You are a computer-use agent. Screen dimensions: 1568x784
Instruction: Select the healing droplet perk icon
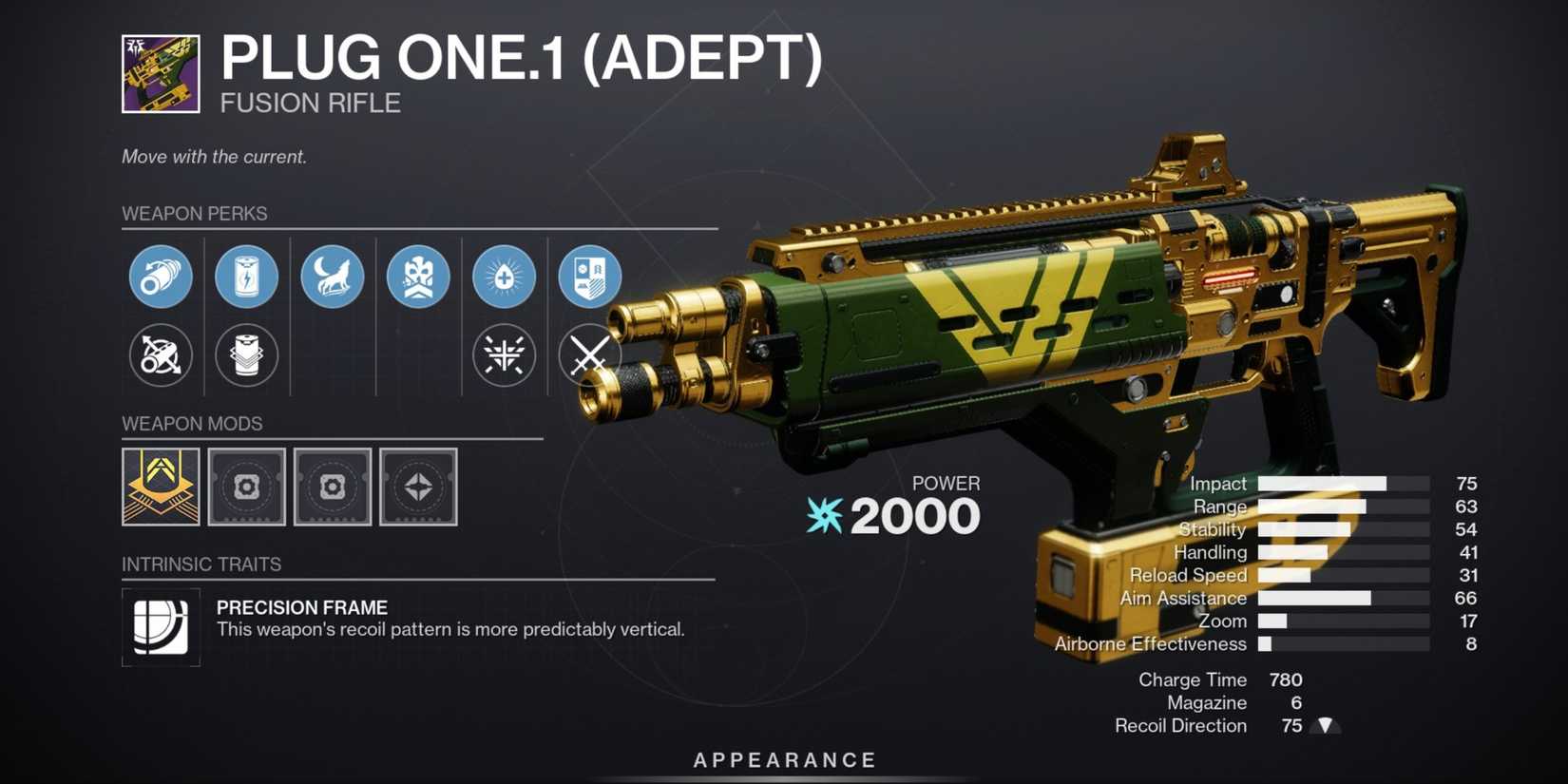(504, 277)
